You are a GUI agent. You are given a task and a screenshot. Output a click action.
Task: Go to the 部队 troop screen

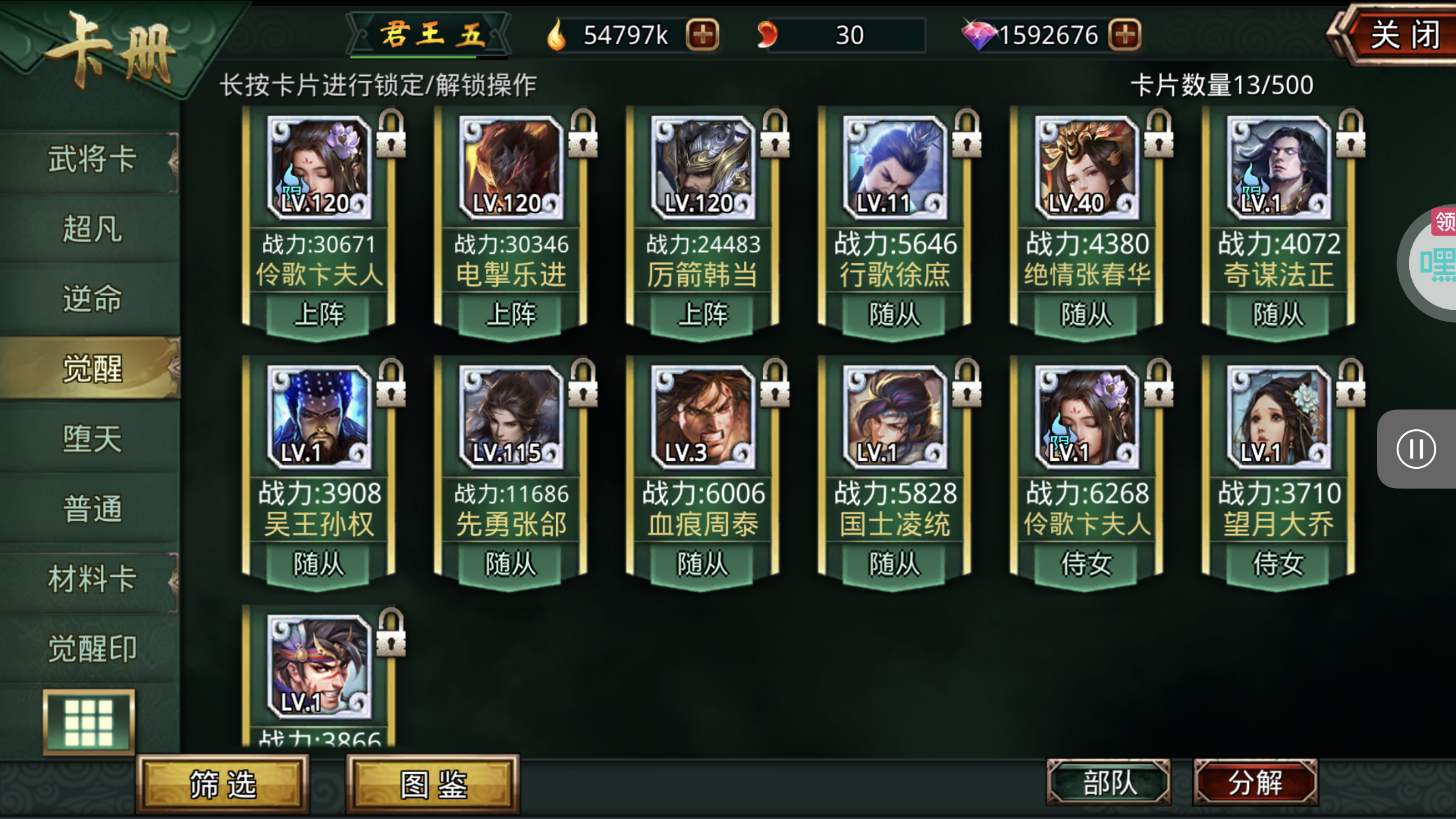1109,783
